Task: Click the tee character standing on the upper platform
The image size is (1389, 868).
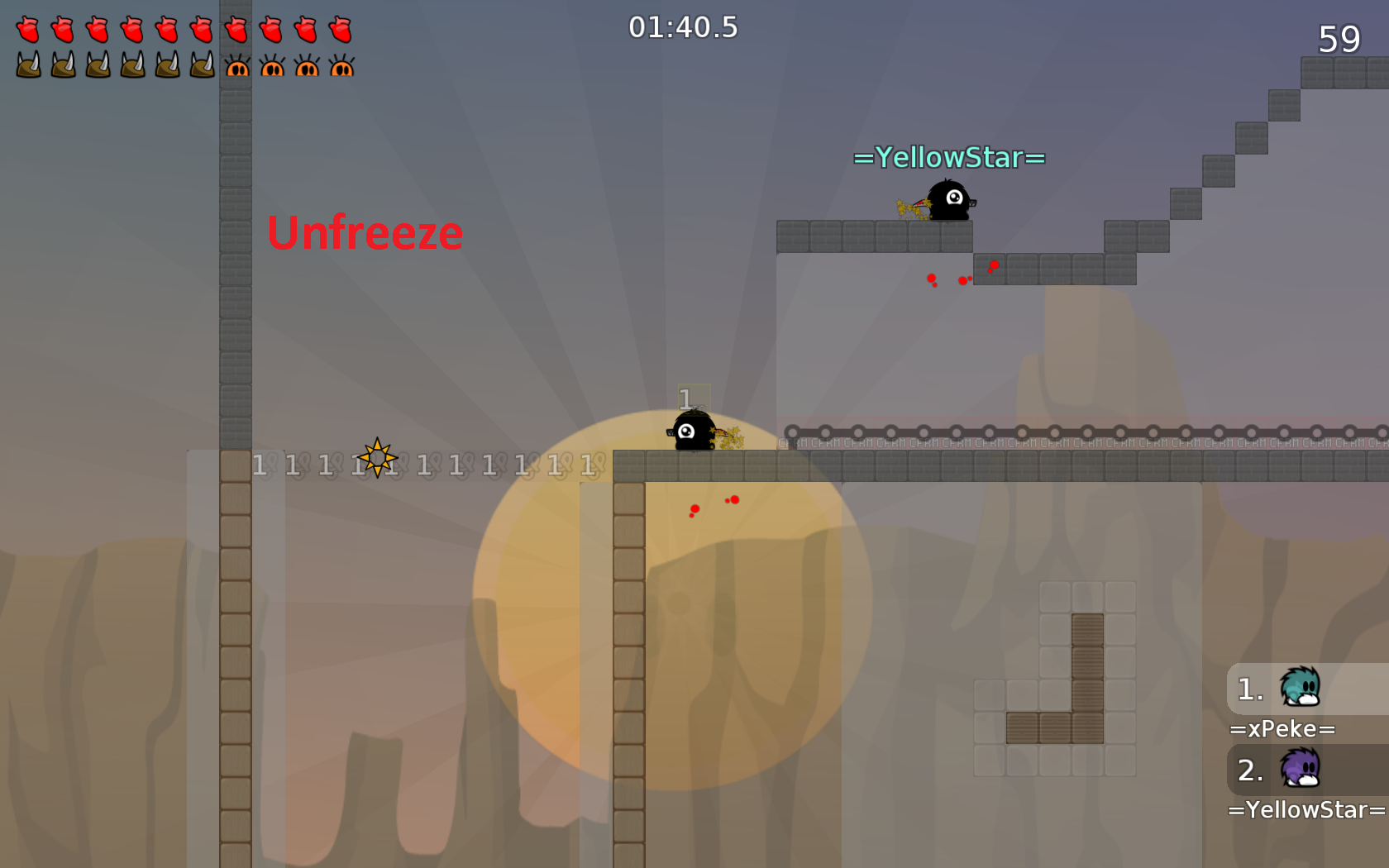Action: [x=951, y=203]
